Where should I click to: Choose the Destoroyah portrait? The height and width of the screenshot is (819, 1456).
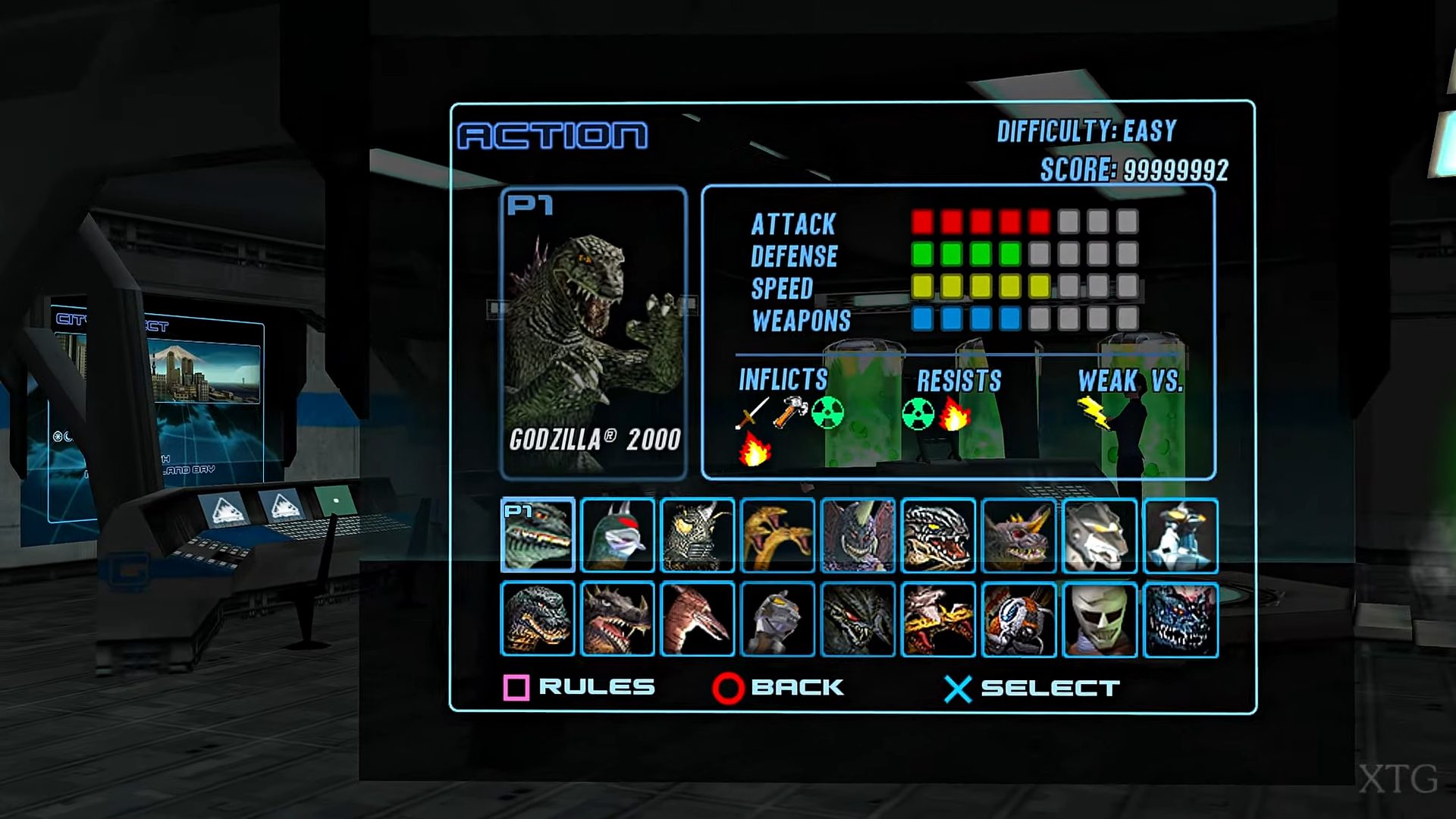pos(858,535)
